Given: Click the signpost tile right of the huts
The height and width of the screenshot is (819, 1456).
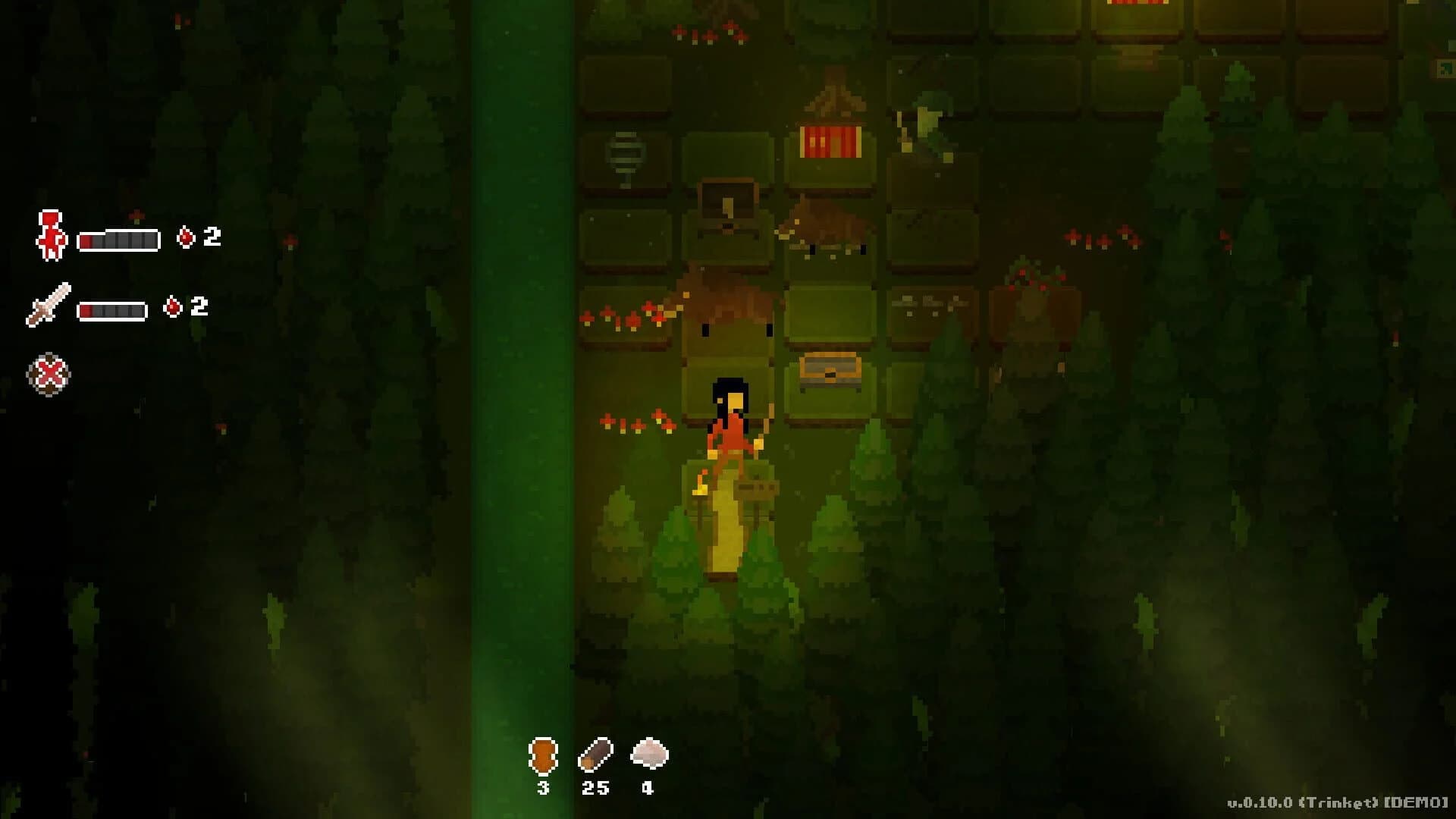Looking at the screenshot, I should [x=927, y=302].
